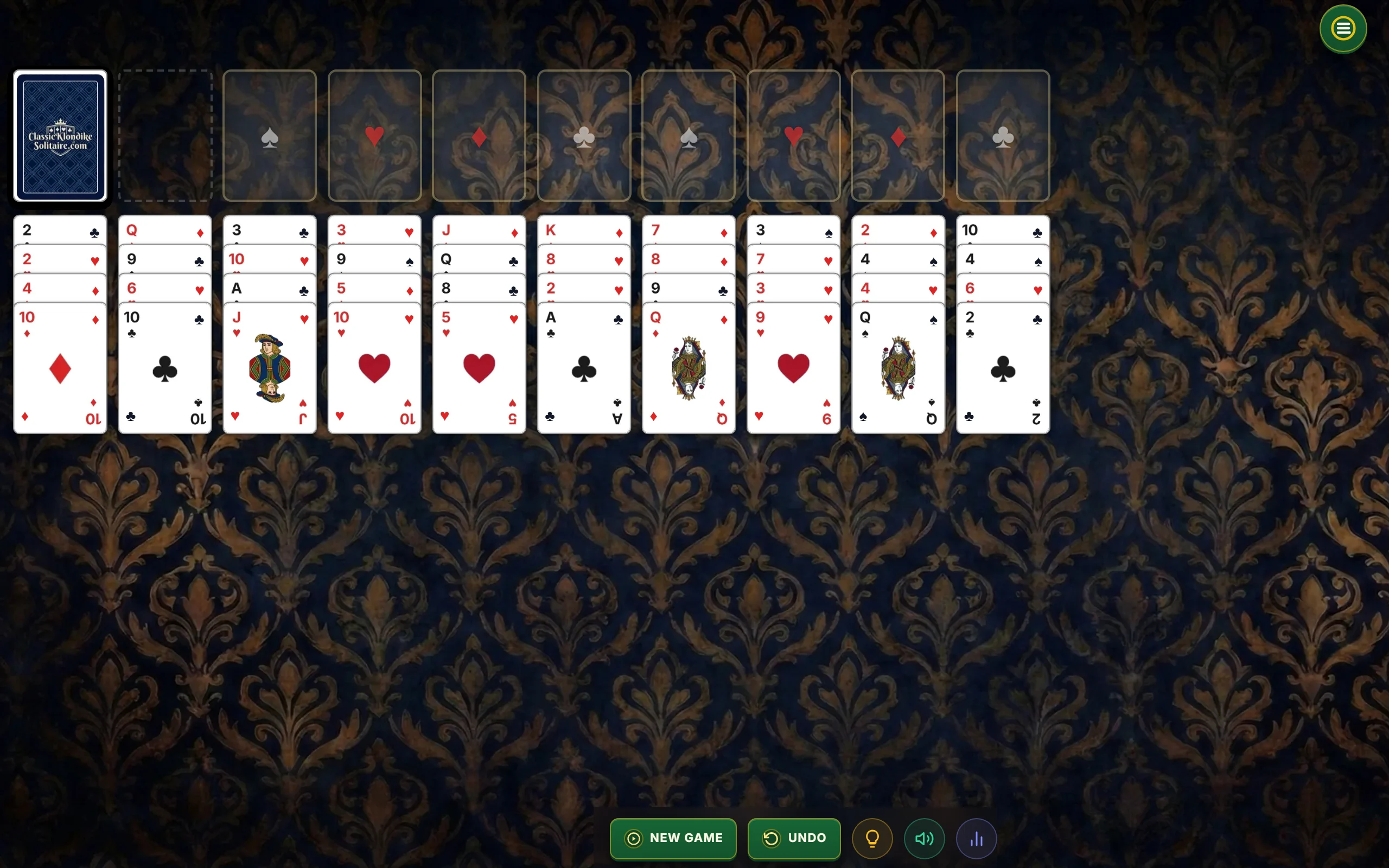Undo the last move
Image resolution: width=1389 pixels, height=868 pixels.
click(x=794, y=838)
